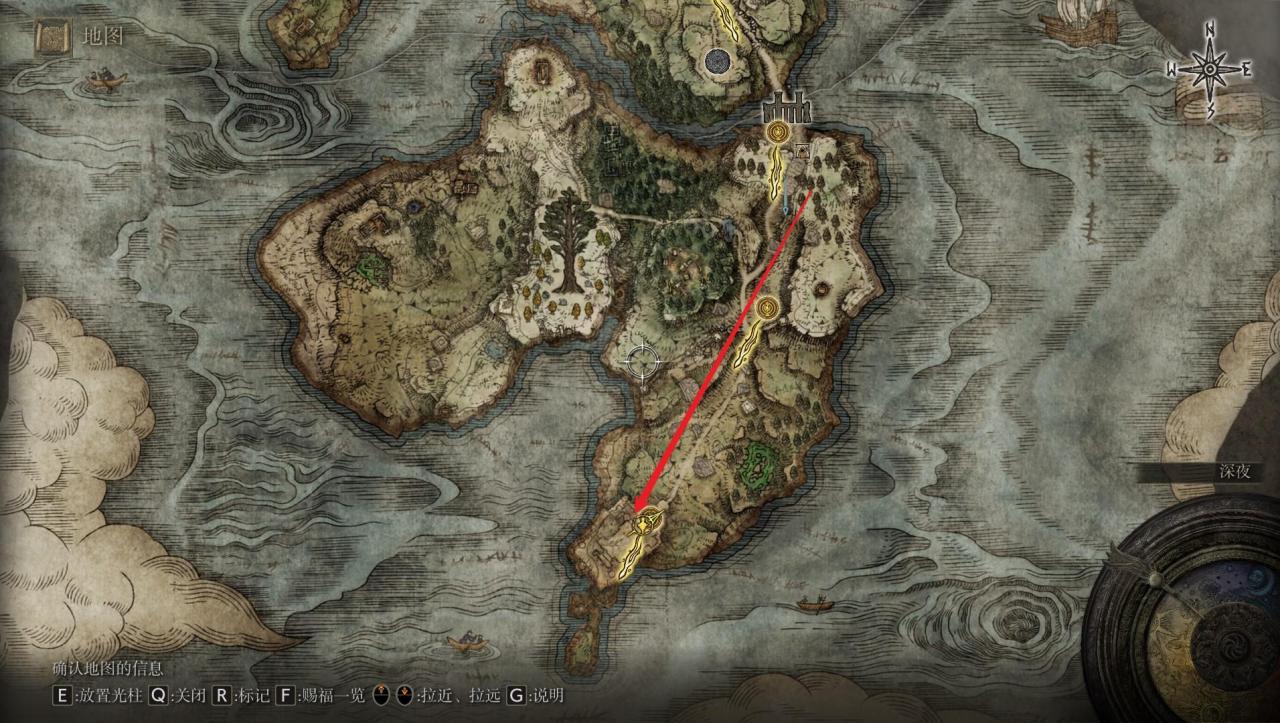Select the site of grace below the castle icon
The width and height of the screenshot is (1280, 723).
point(775,132)
